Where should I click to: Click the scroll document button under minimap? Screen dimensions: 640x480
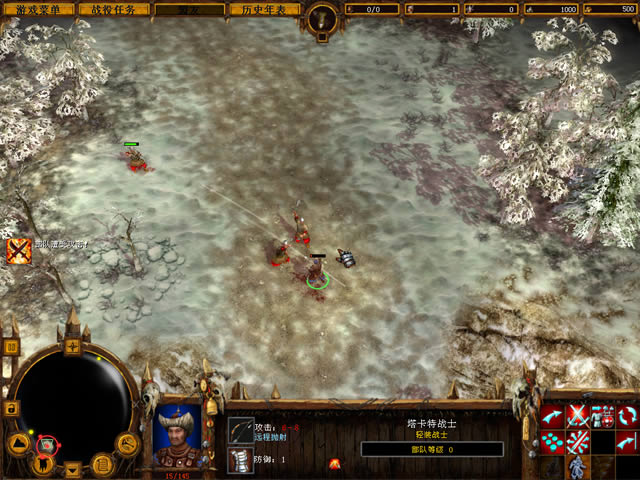[x=102, y=462]
